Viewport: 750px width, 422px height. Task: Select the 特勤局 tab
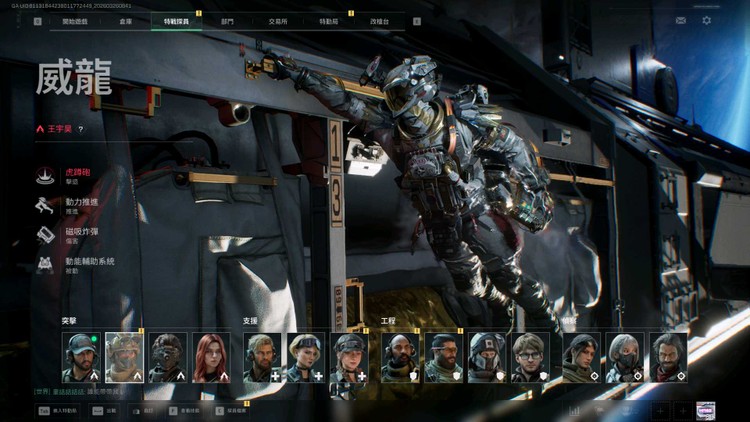[328, 20]
